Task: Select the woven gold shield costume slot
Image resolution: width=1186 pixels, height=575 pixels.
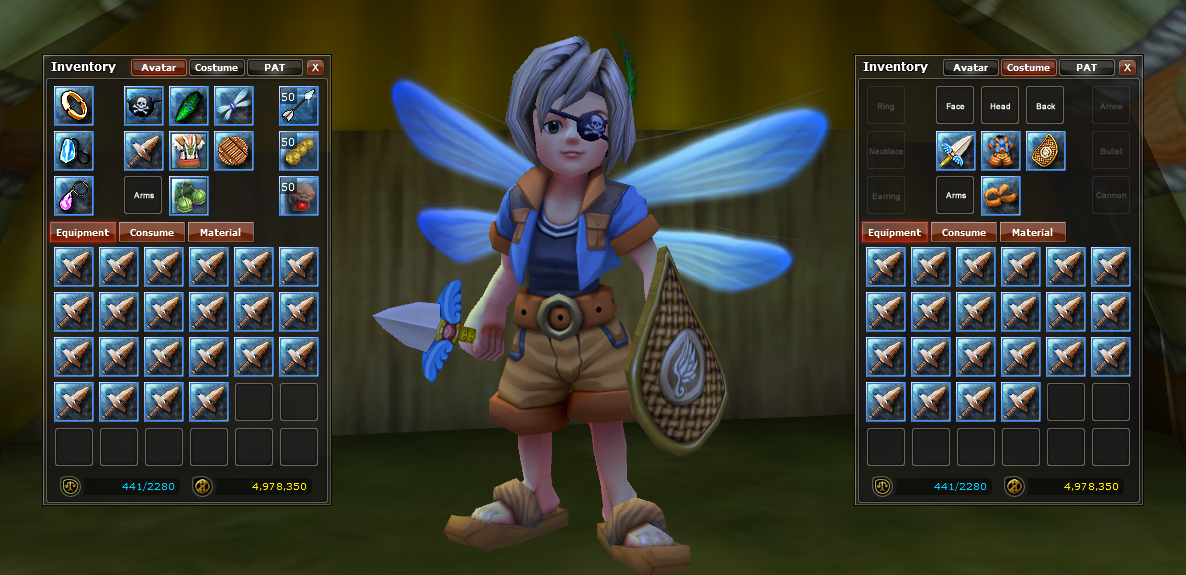Action: (1046, 150)
